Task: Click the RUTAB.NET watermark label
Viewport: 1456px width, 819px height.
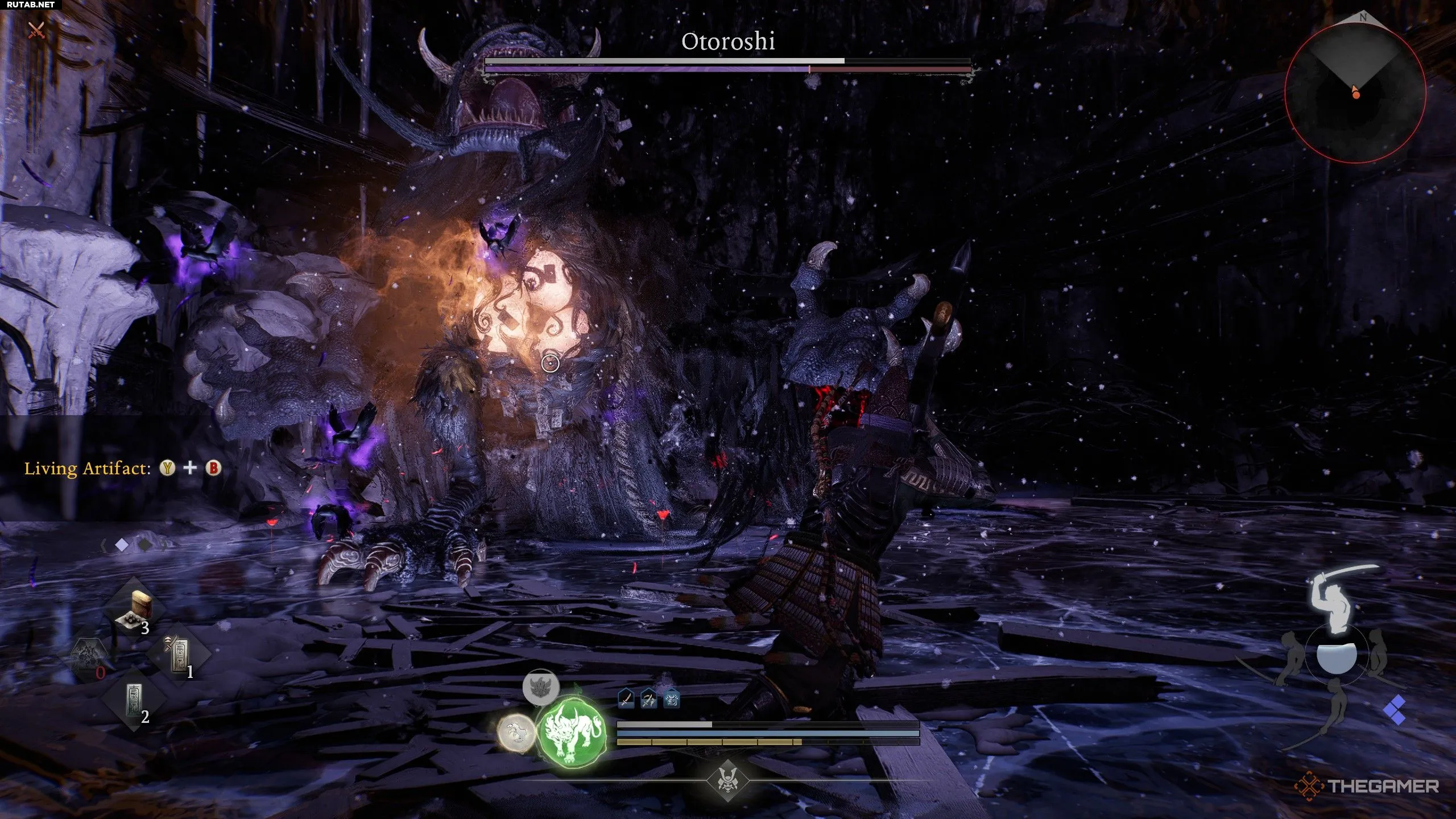Action: point(28,5)
